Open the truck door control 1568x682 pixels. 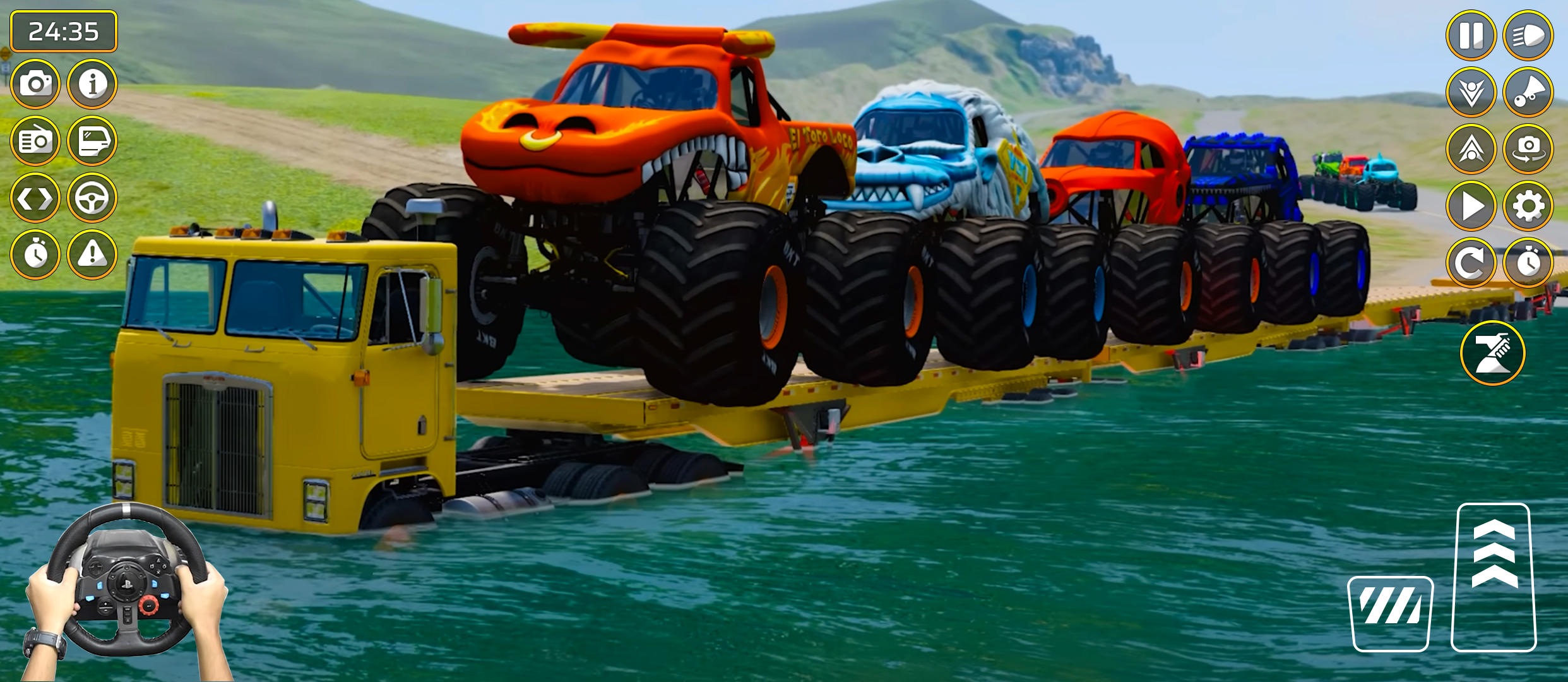pyautogui.click(x=92, y=140)
